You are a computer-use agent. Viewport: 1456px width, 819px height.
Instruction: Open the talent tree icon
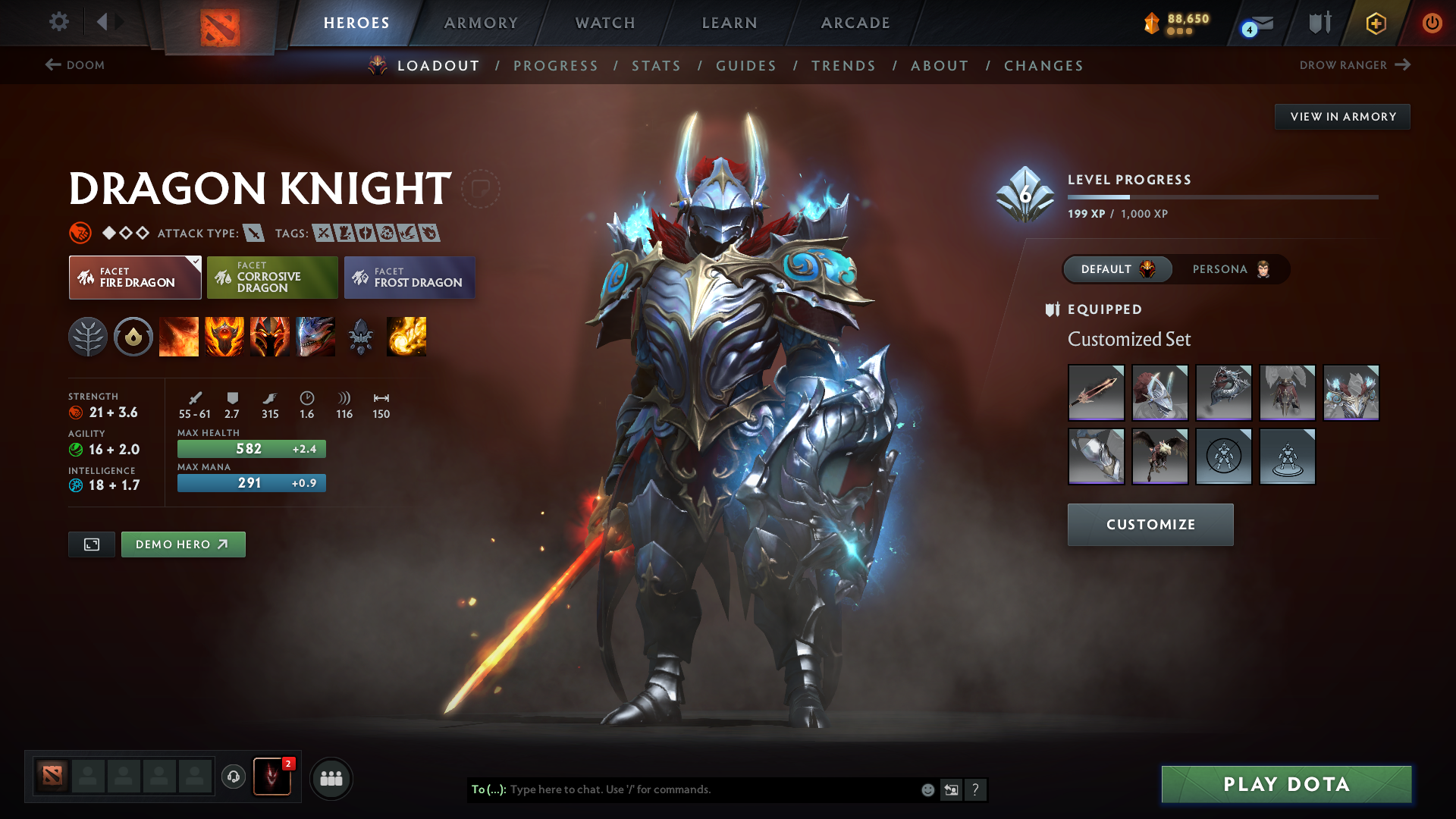point(88,337)
